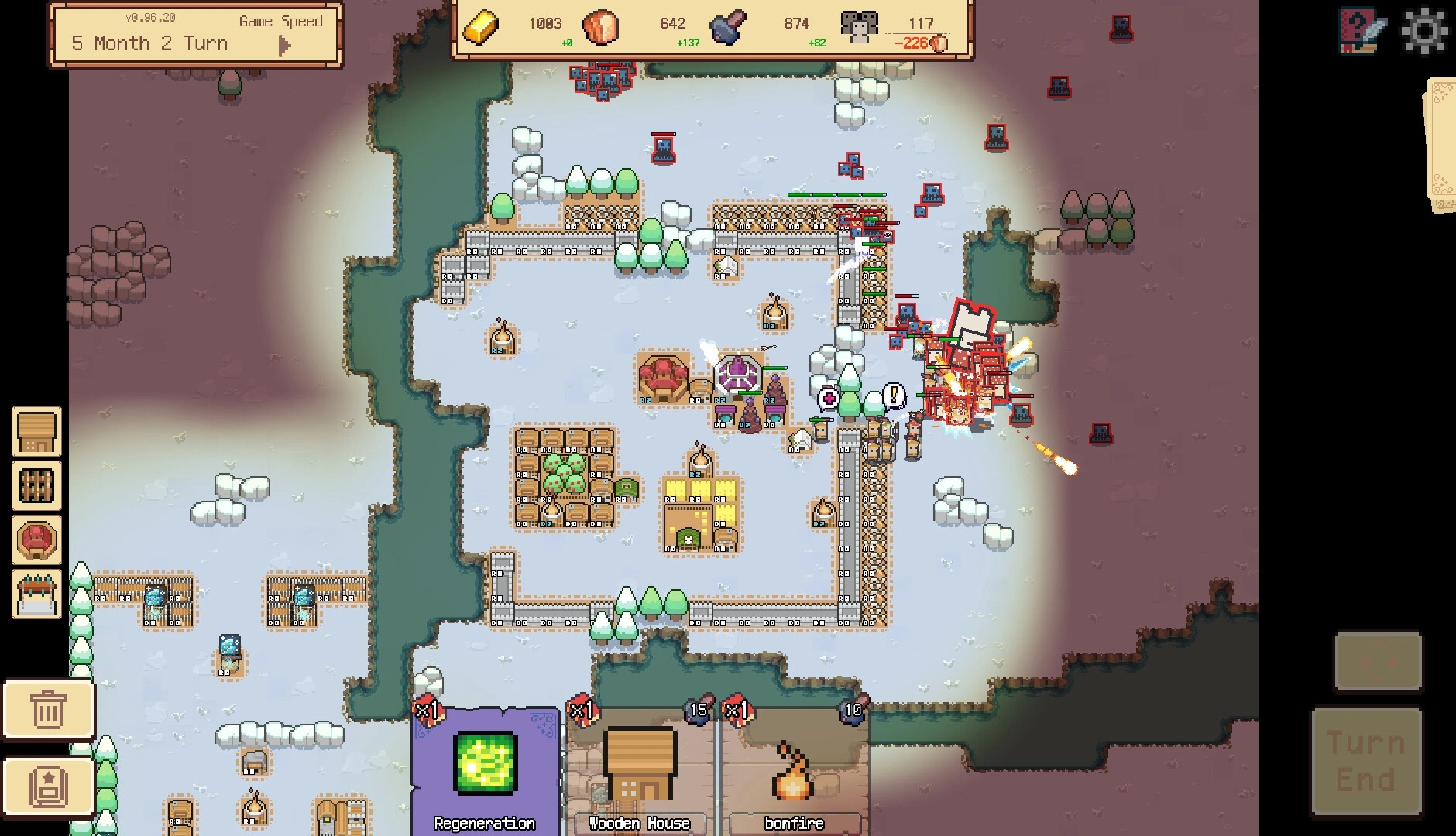Pick the bonfire card
Viewport: 1456px width, 836px height.
795,771
